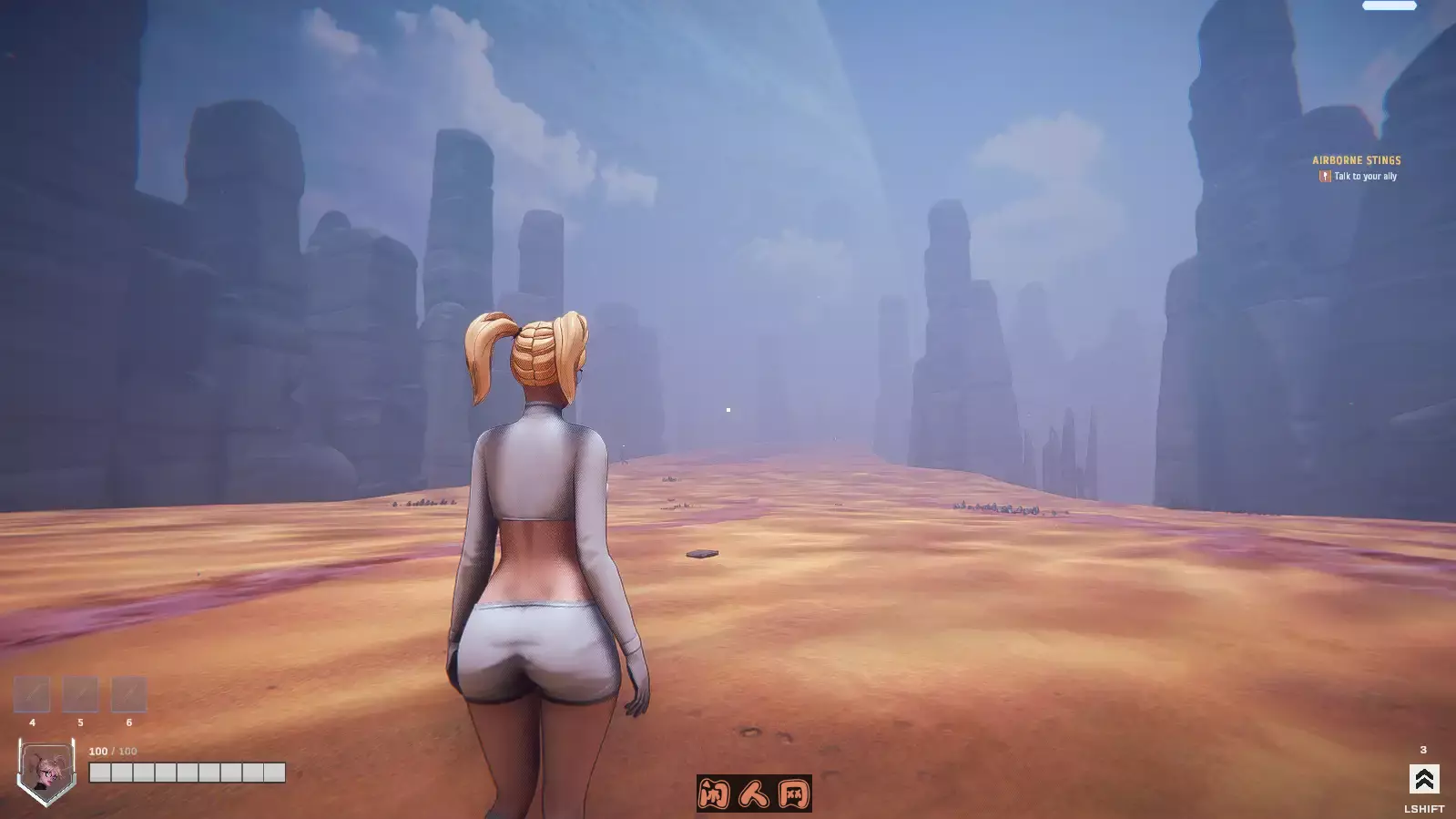Click the crosshair dot at screen center
Image resolution: width=1456 pixels, height=819 pixels.
(728, 410)
